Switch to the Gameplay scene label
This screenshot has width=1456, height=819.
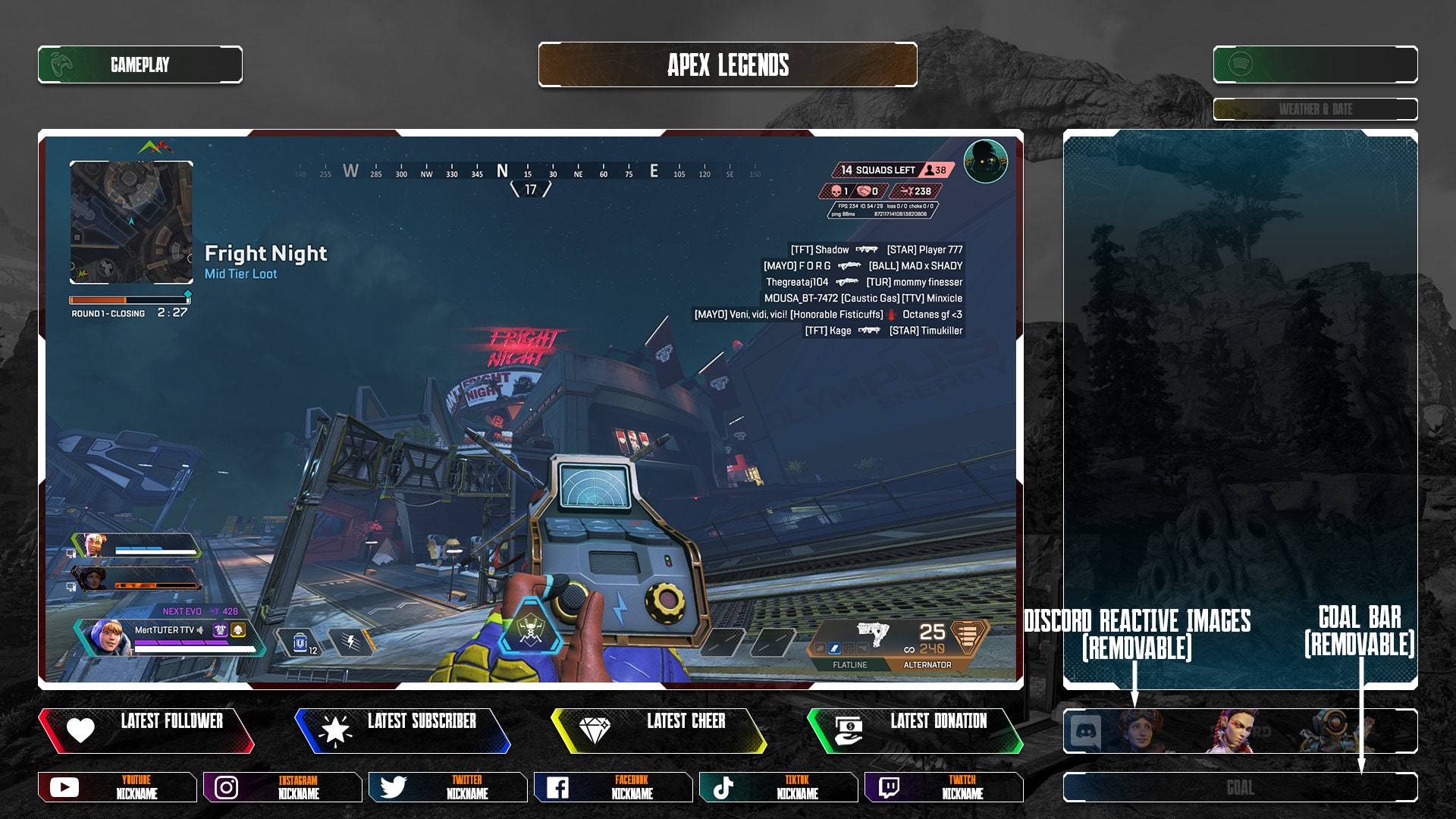coord(140,64)
